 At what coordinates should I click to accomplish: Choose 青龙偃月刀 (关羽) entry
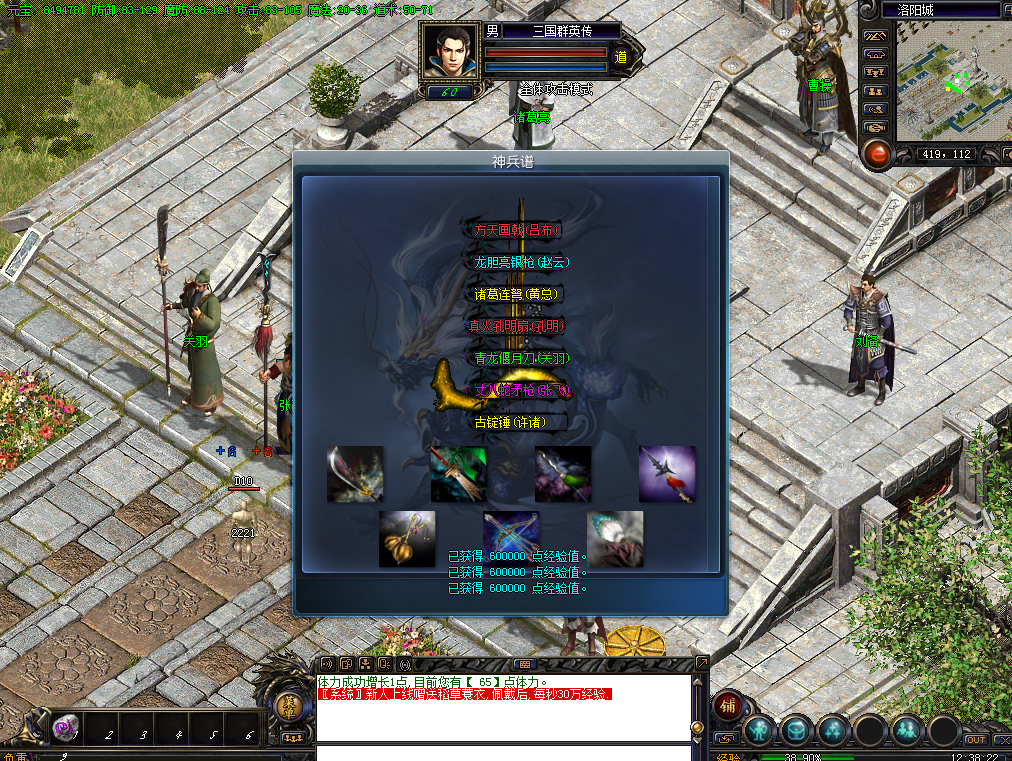(517, 358)
